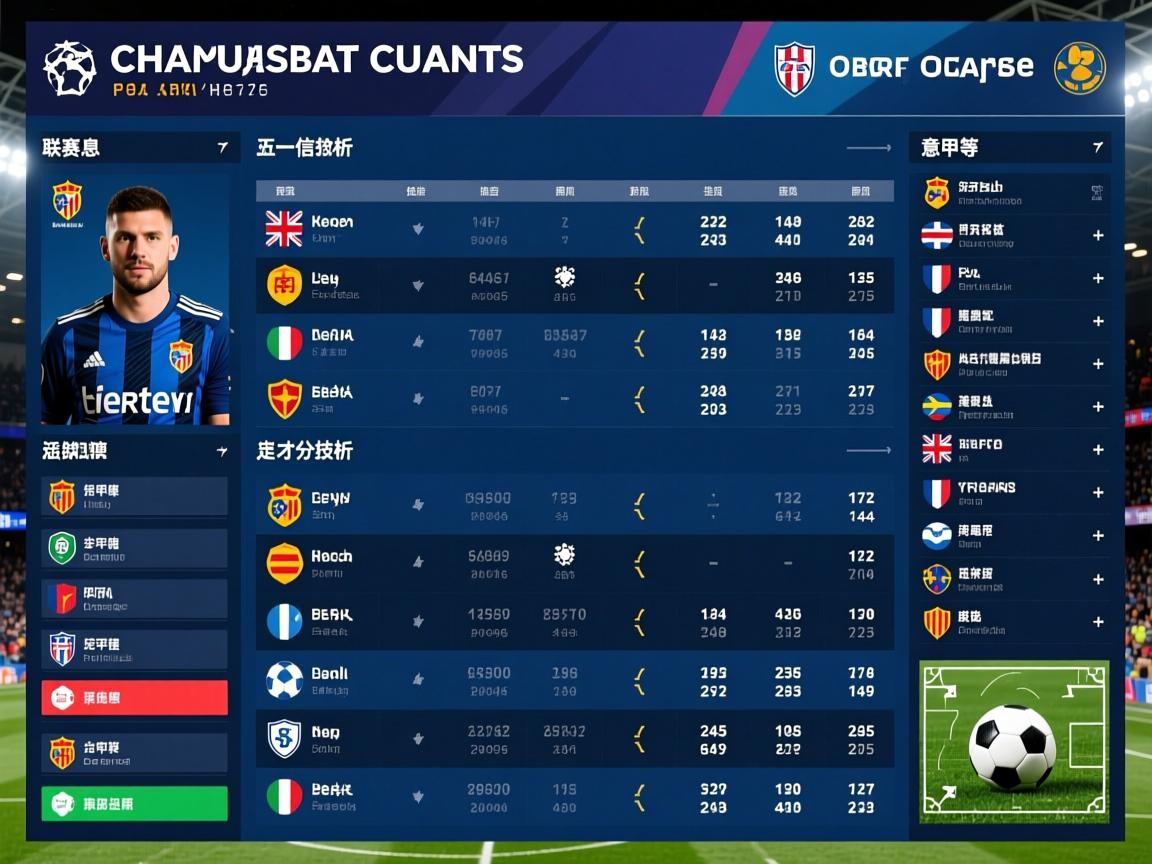Image resolution: width=1152 pixels, height=864 pixels.
Task: Select the Nop row with the S shield
Action: pyautogui.click(x=574, y=740)
